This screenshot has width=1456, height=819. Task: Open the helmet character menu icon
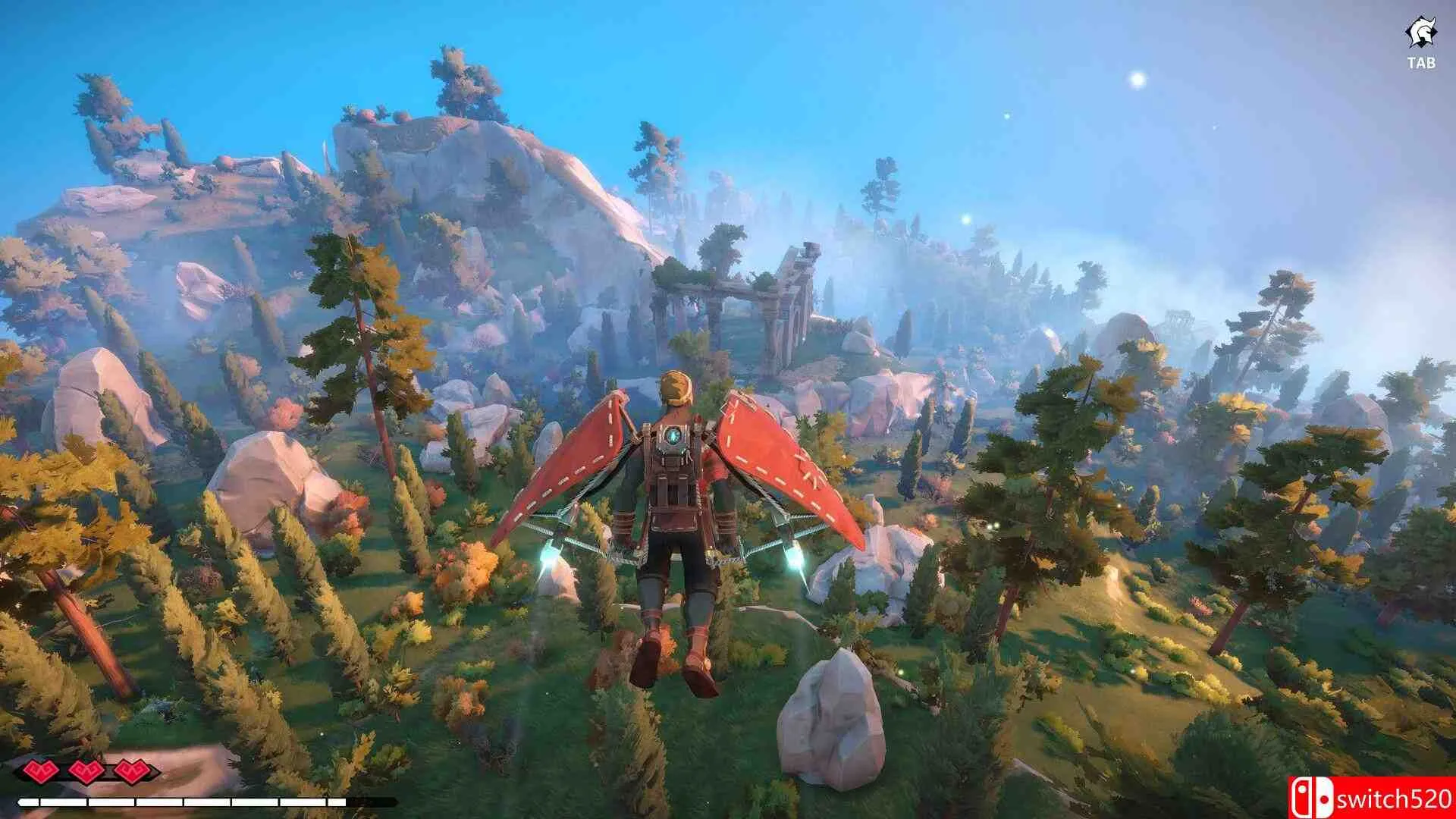[1420, 34]
